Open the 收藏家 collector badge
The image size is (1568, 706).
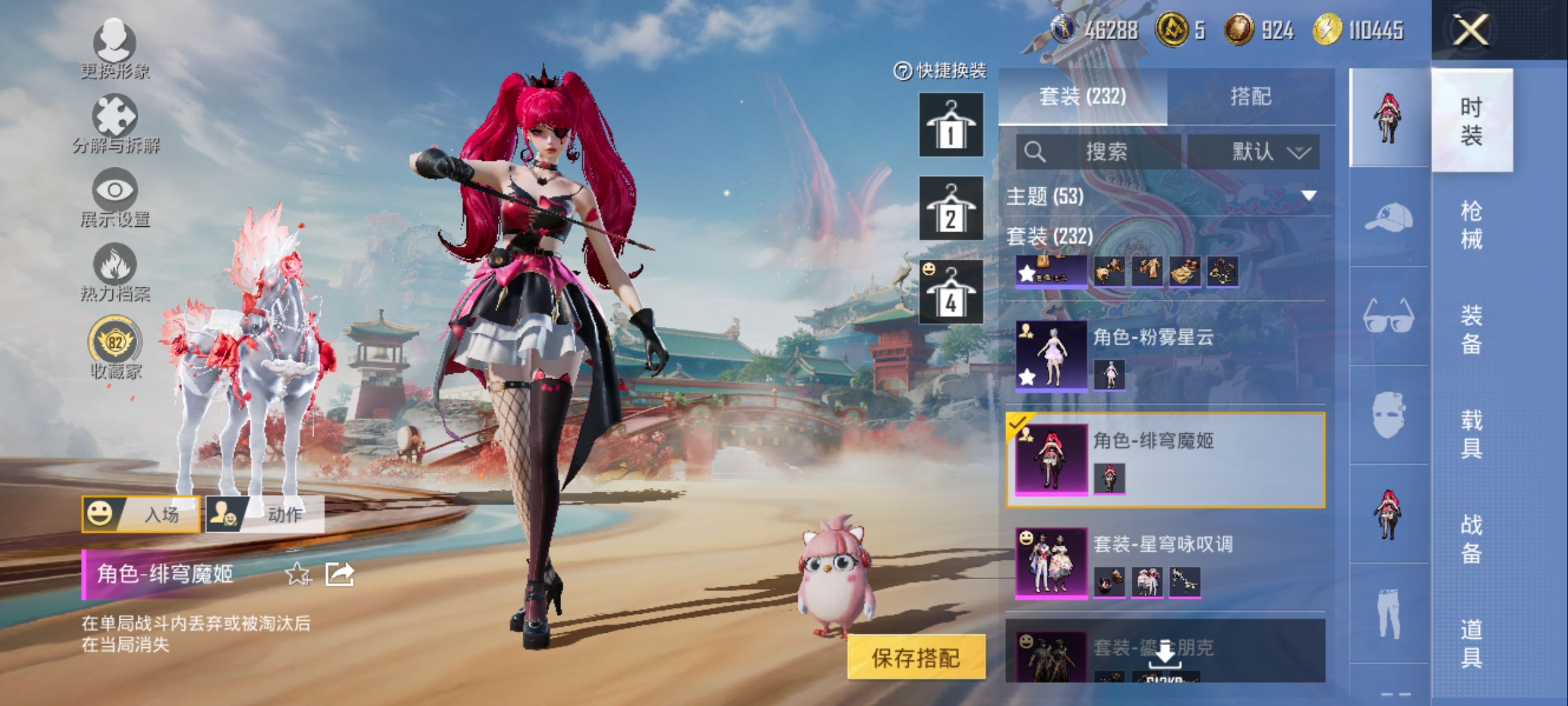pos(115,348)
